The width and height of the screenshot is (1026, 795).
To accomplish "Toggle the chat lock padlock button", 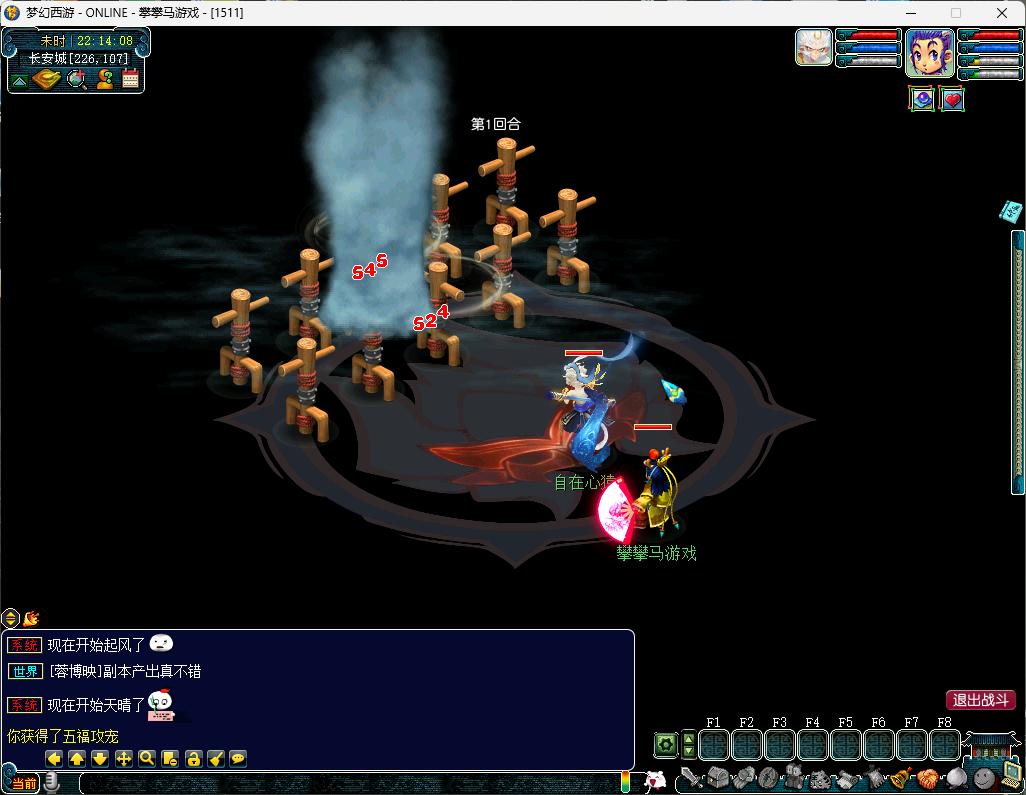I will pos(193,758).
